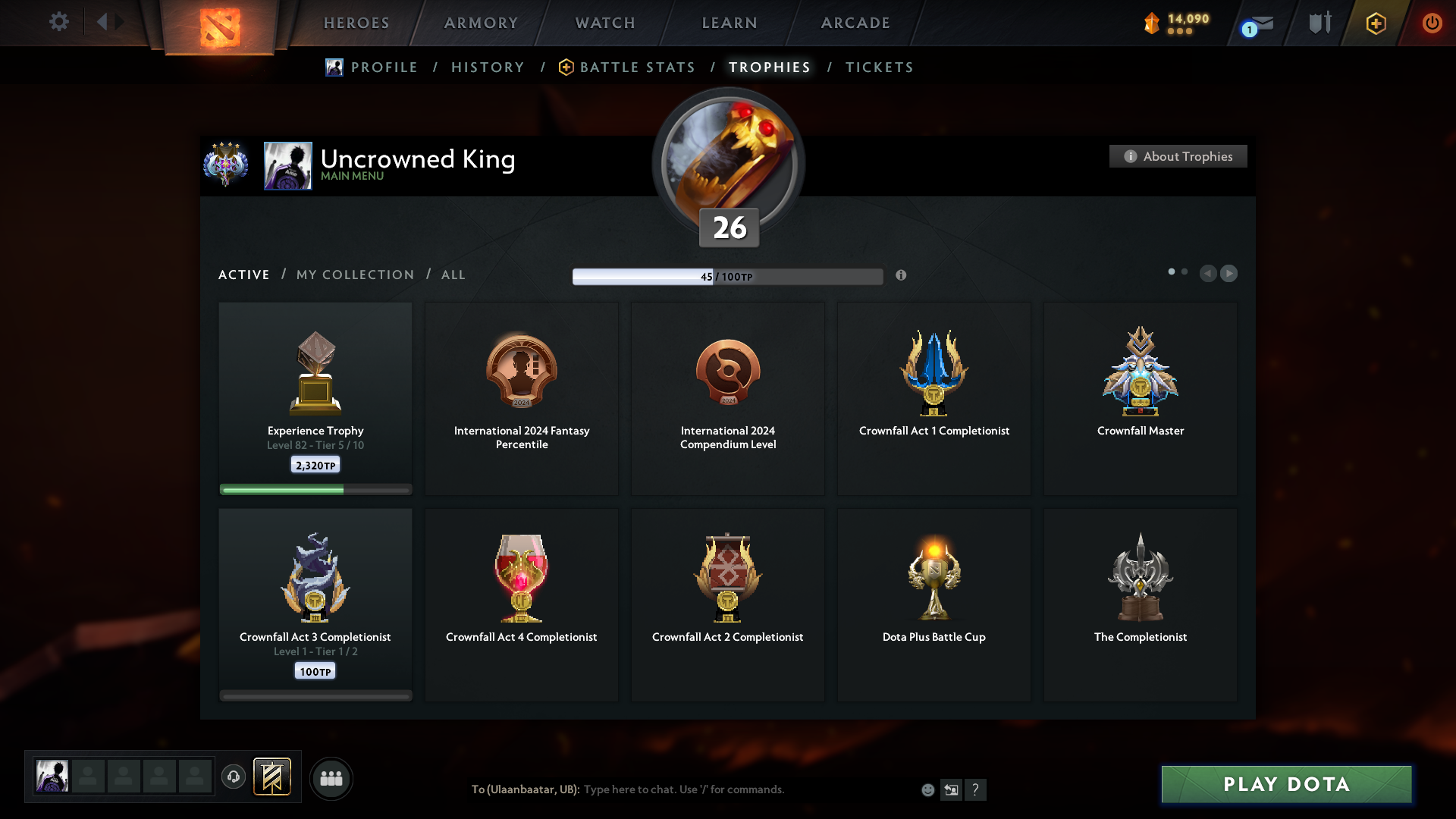
Task: Open the Armory shield and sword icon
Action: [x=1319, y=22]
